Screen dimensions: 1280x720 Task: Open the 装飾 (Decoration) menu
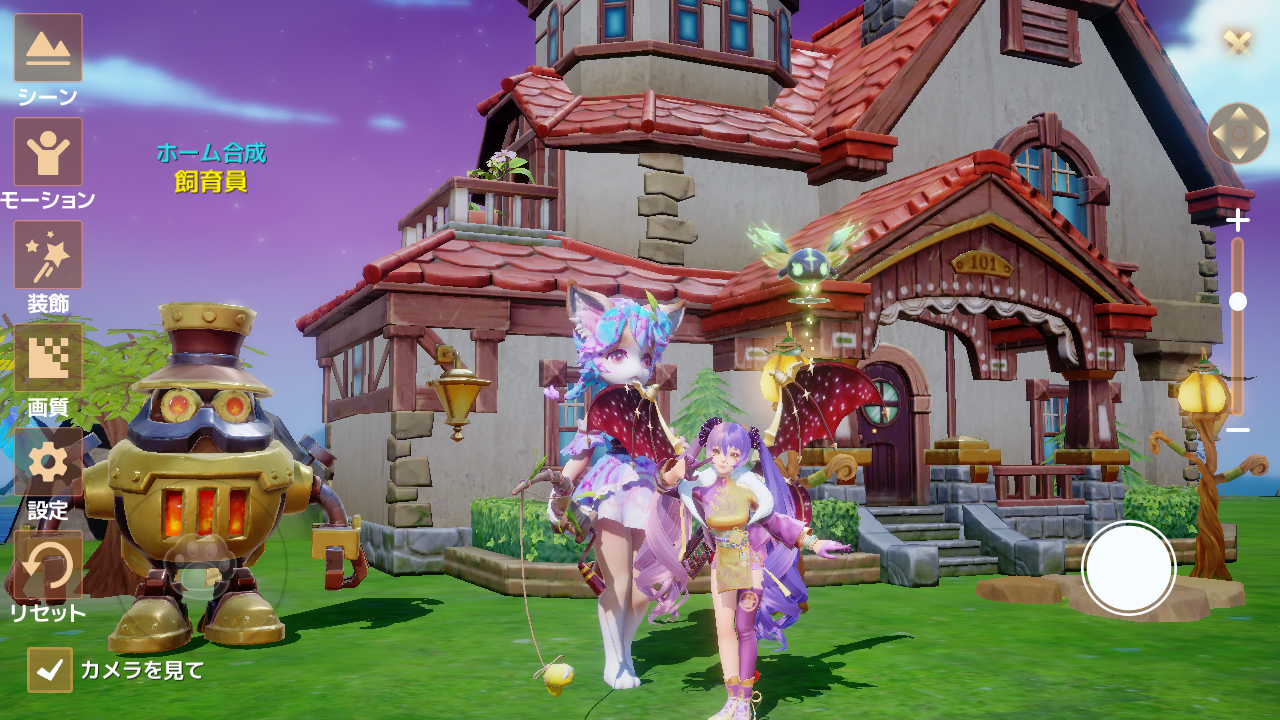(x=48, y=255)
